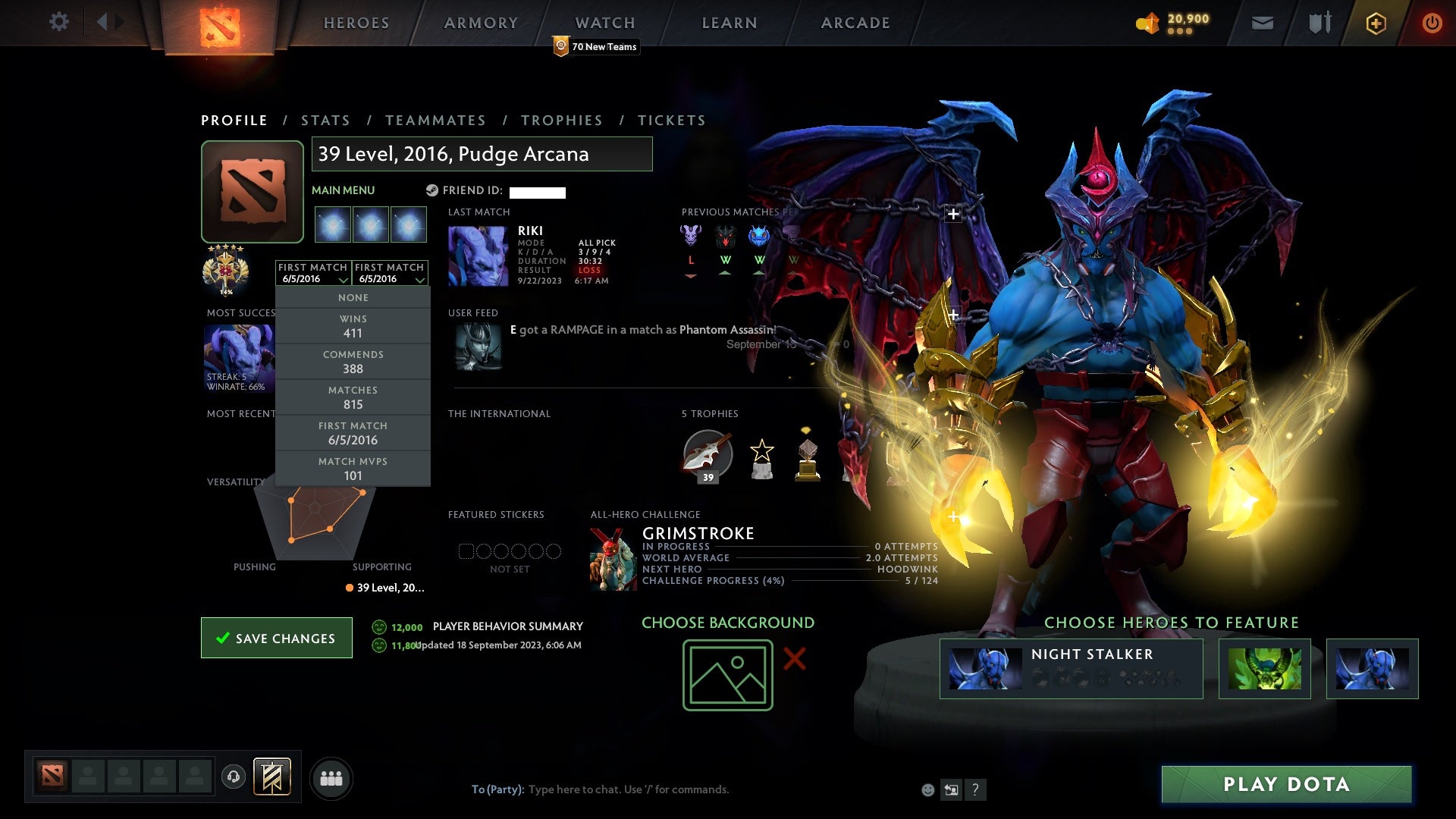Open the mail inbox icon
Image resolution: width=1456 pixels, height=819 pixels.
point(1262,23)
